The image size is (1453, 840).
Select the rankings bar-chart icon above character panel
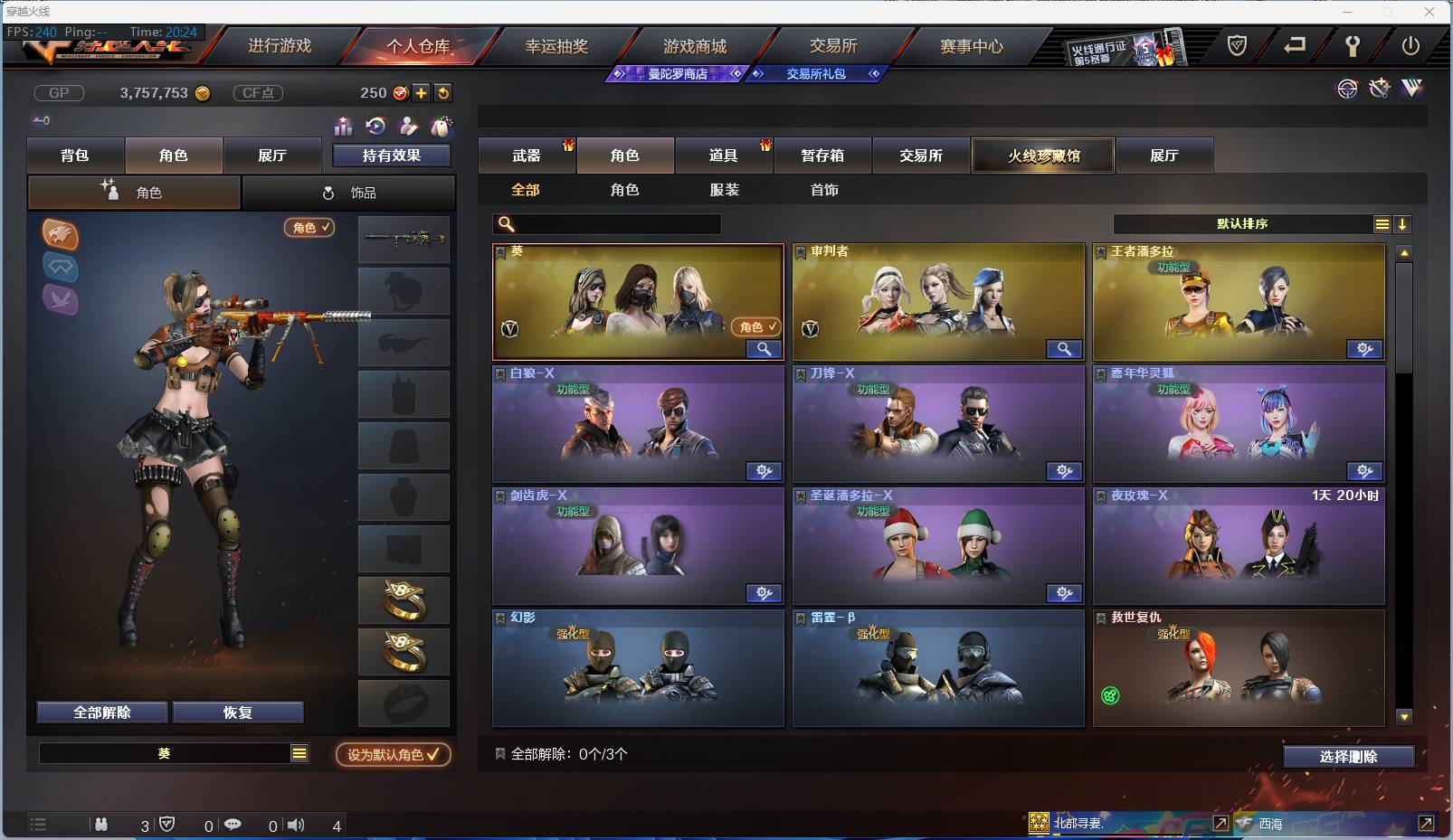(x=343, y=127)
